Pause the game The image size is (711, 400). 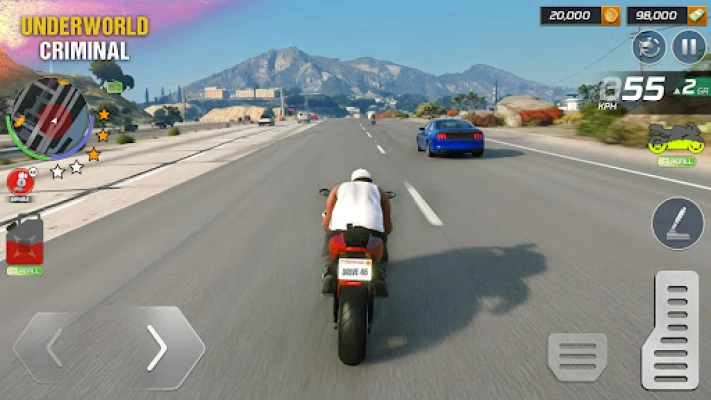pos(688,47)
